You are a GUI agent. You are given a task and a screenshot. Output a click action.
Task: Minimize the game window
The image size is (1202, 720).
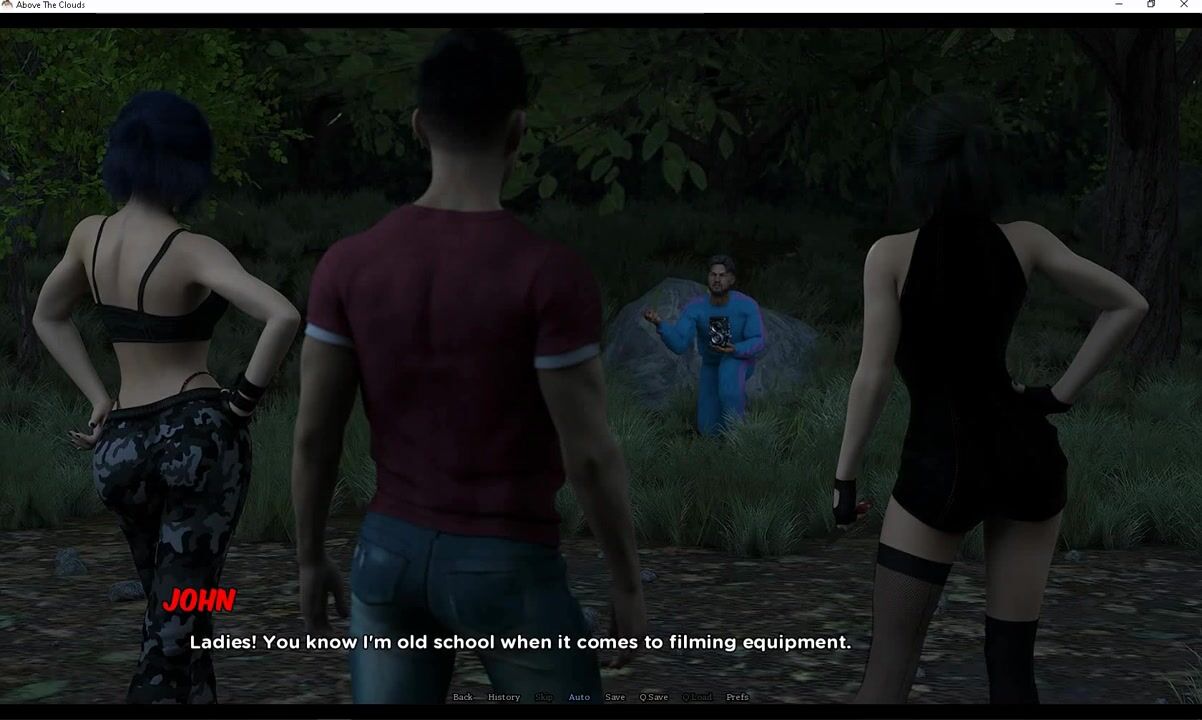click(x=1118, y=5)
